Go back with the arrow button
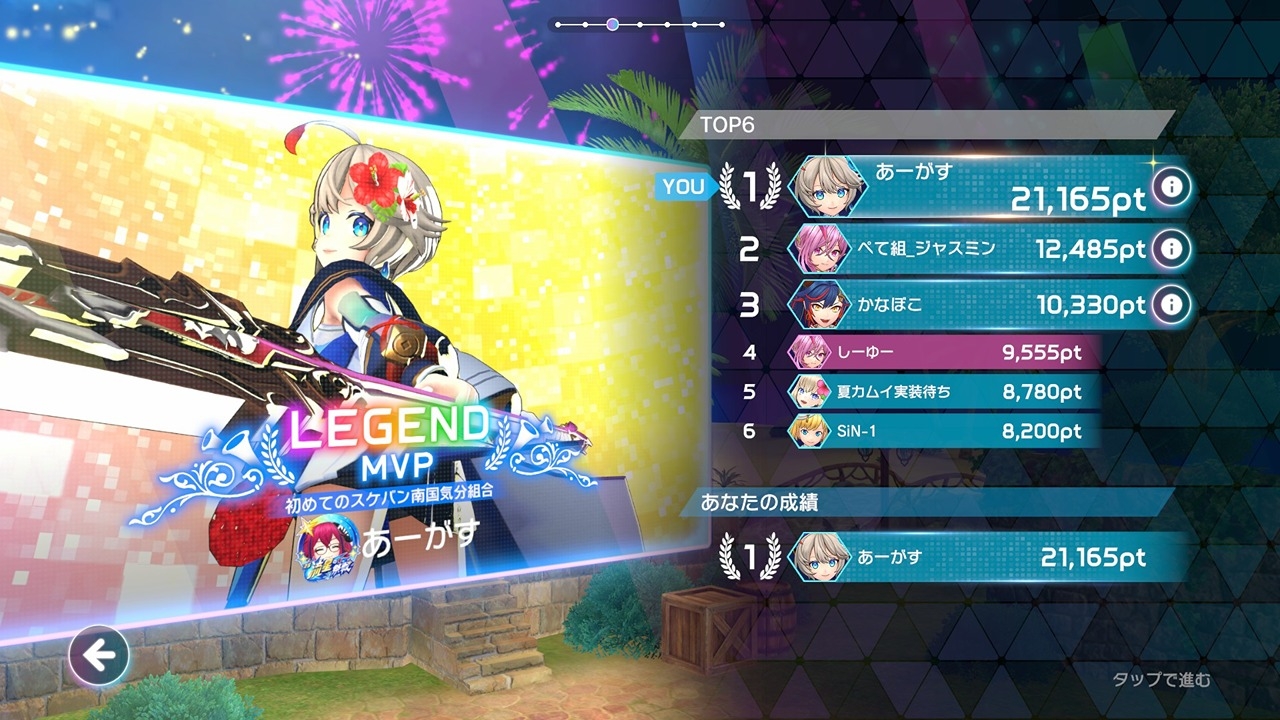The width and height of the screenshot is (1280, 720). [98, 656]
